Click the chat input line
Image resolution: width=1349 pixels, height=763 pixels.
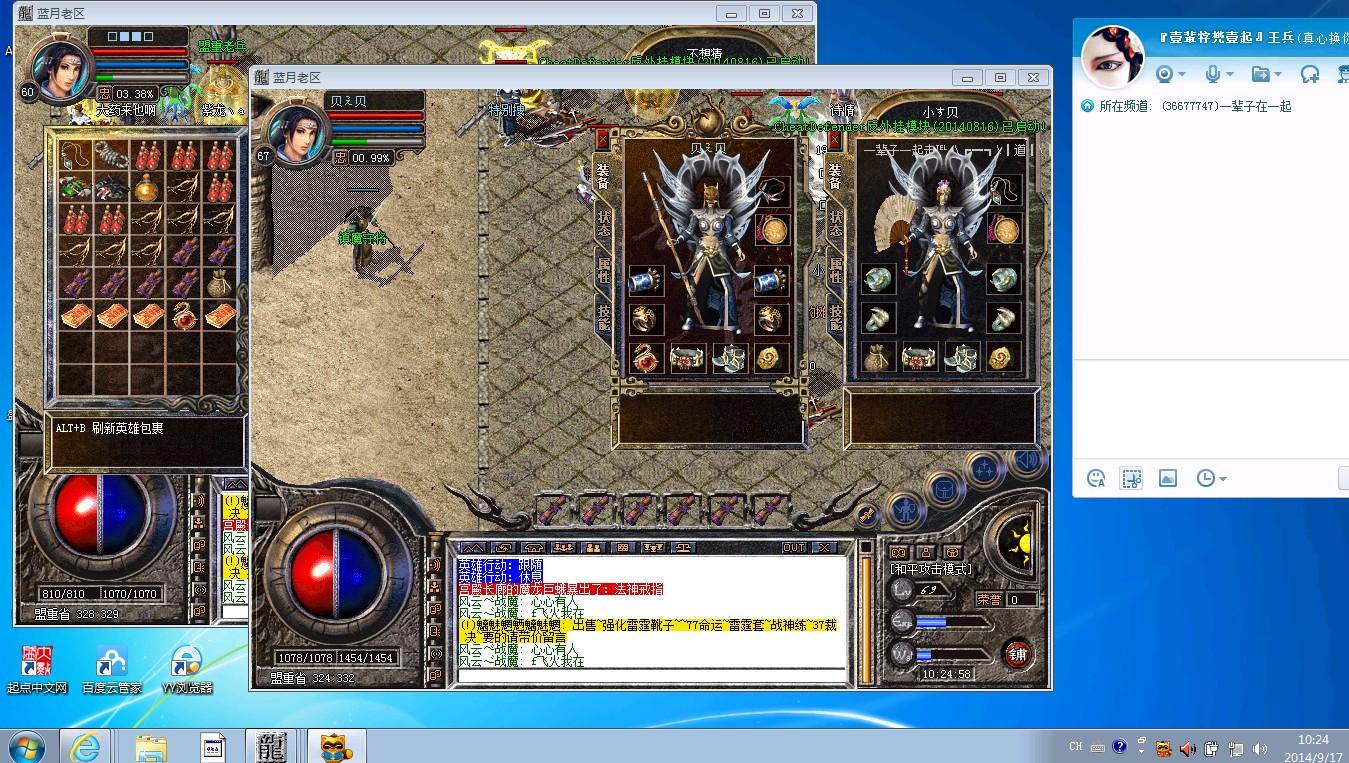650,676
